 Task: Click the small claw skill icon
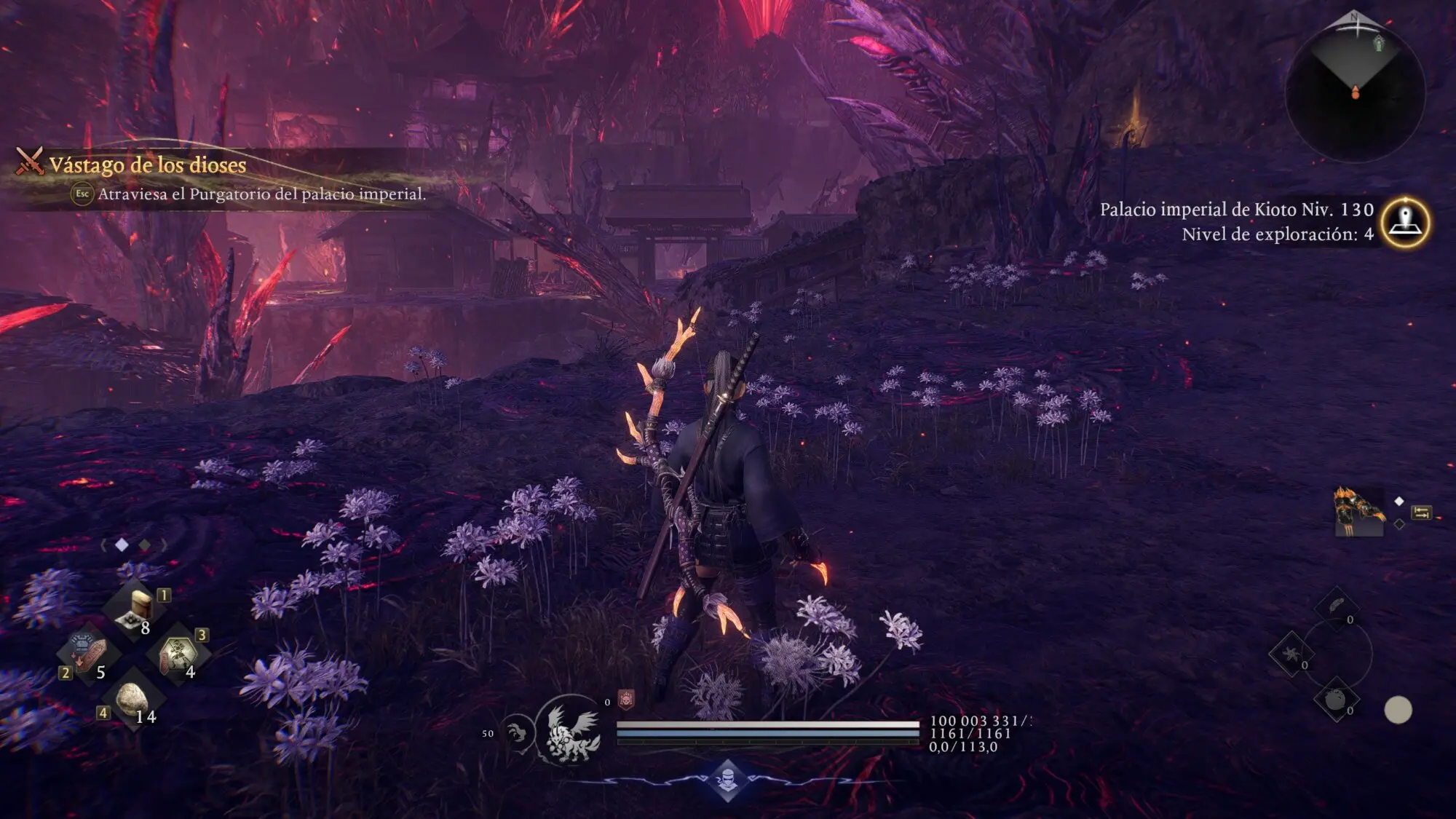[x=518, y=732]
